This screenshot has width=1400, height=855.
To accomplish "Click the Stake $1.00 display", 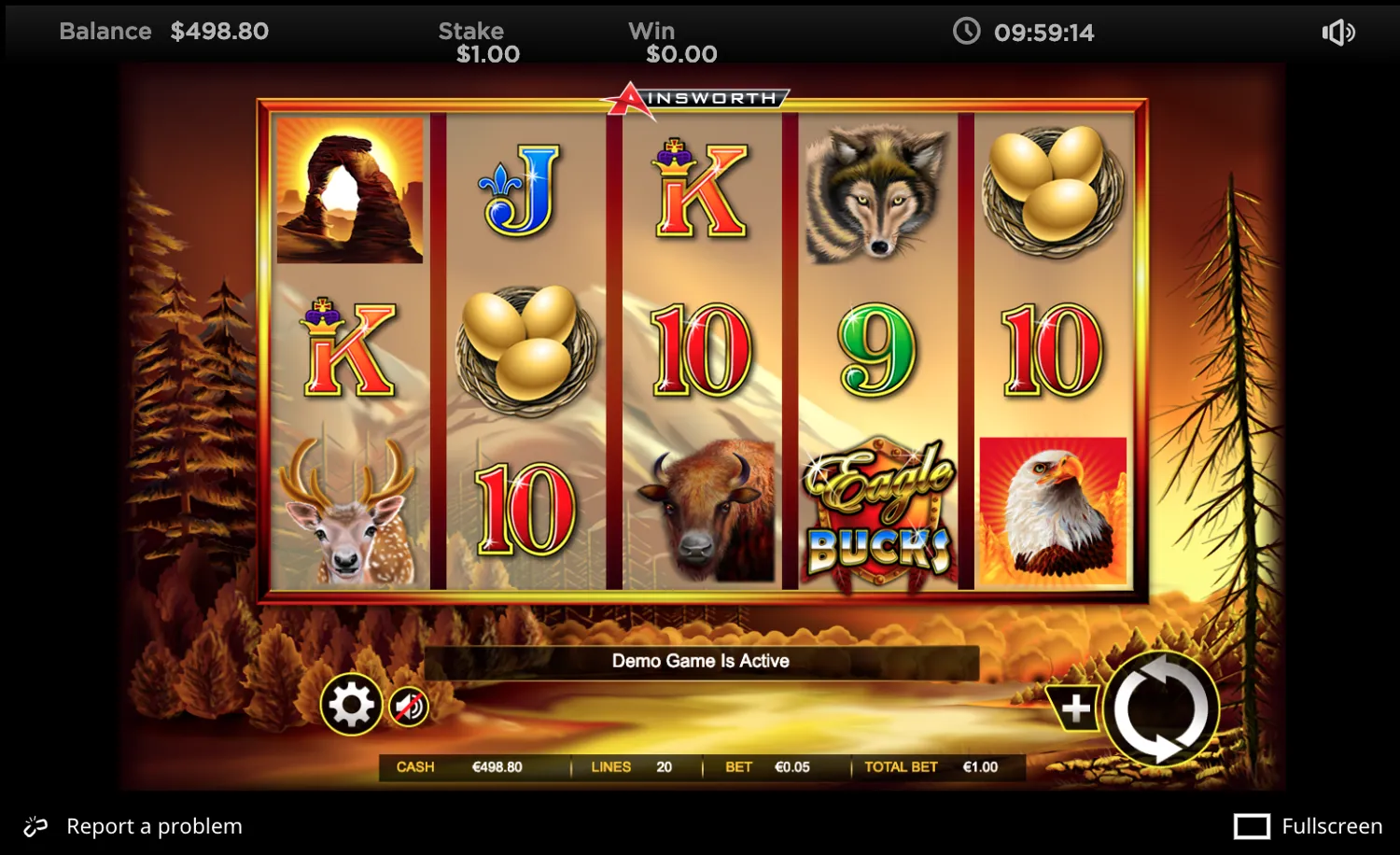I will 477,41.
